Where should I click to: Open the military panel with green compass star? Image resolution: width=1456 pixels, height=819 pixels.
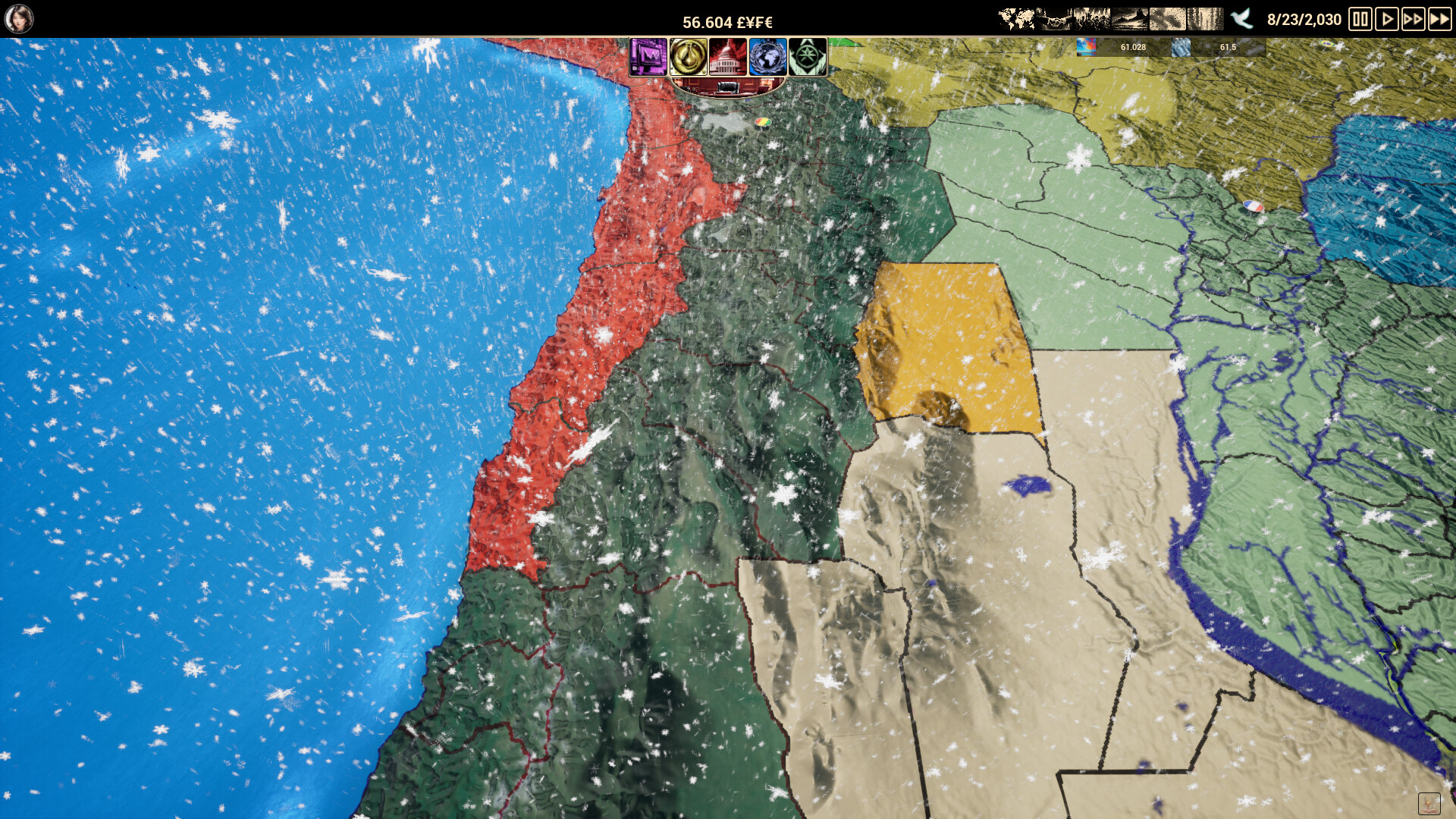808,58
